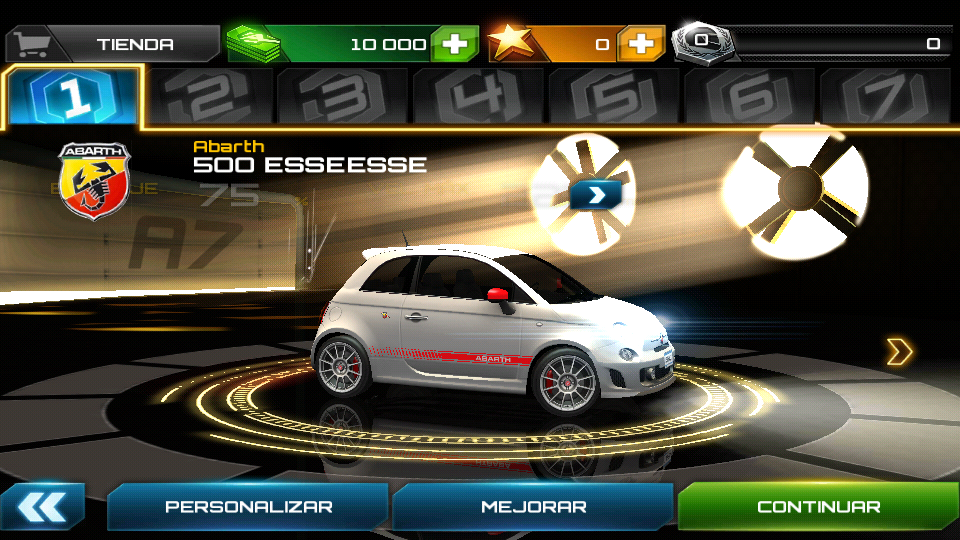This screenshot has height=540, width=960.
Task: Switch to class tab 3
Action: coord(343,98)
